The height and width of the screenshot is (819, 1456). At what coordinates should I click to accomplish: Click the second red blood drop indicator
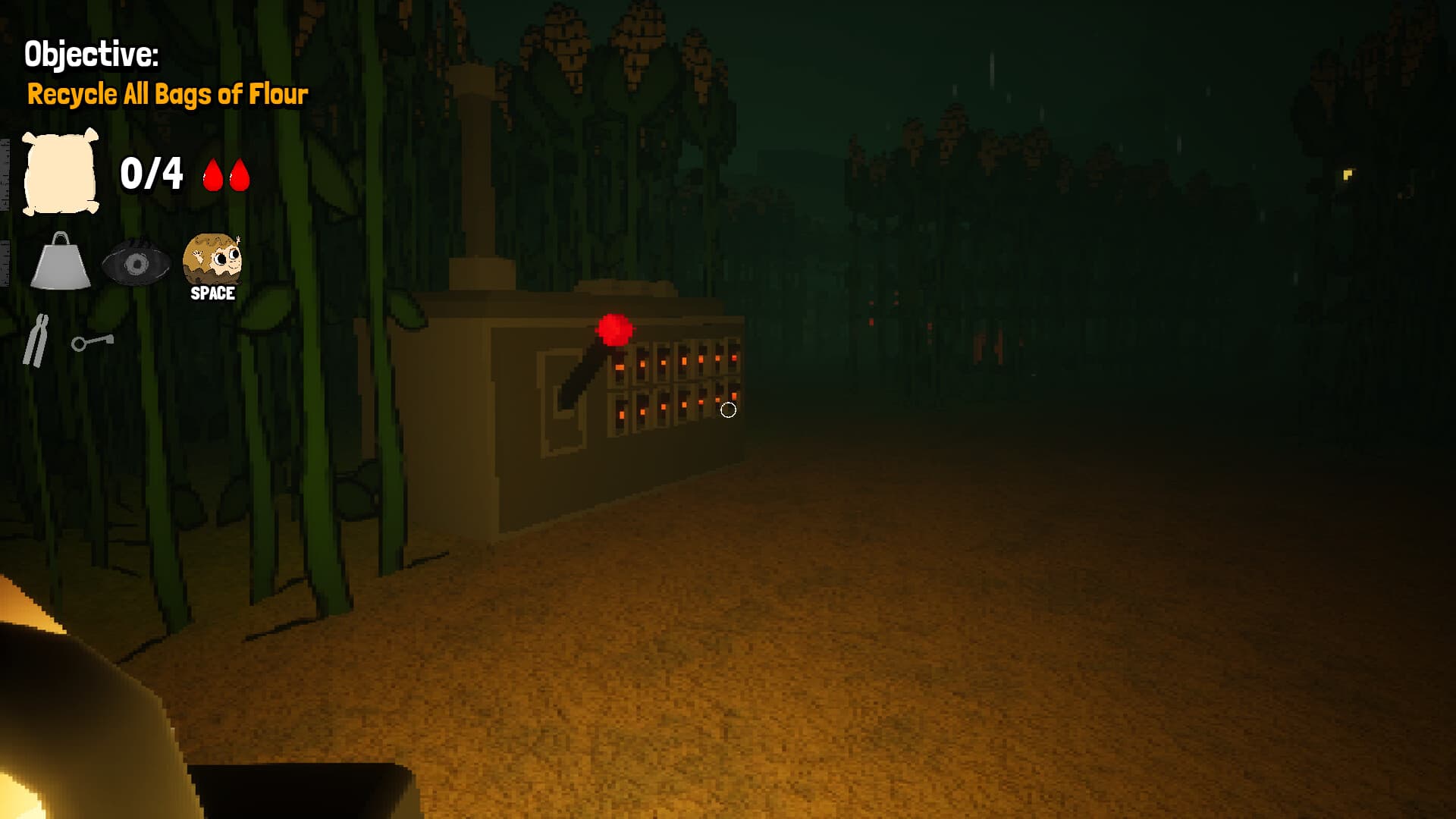pyautogui.click(x=239, y=175)
